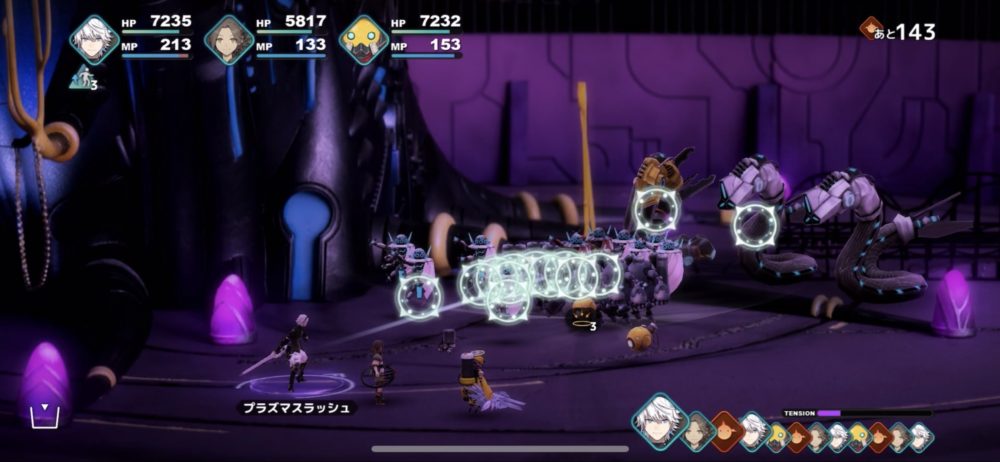
Task: Select the large current-turn portrait in turn order
Action: [x=658, y=418]
